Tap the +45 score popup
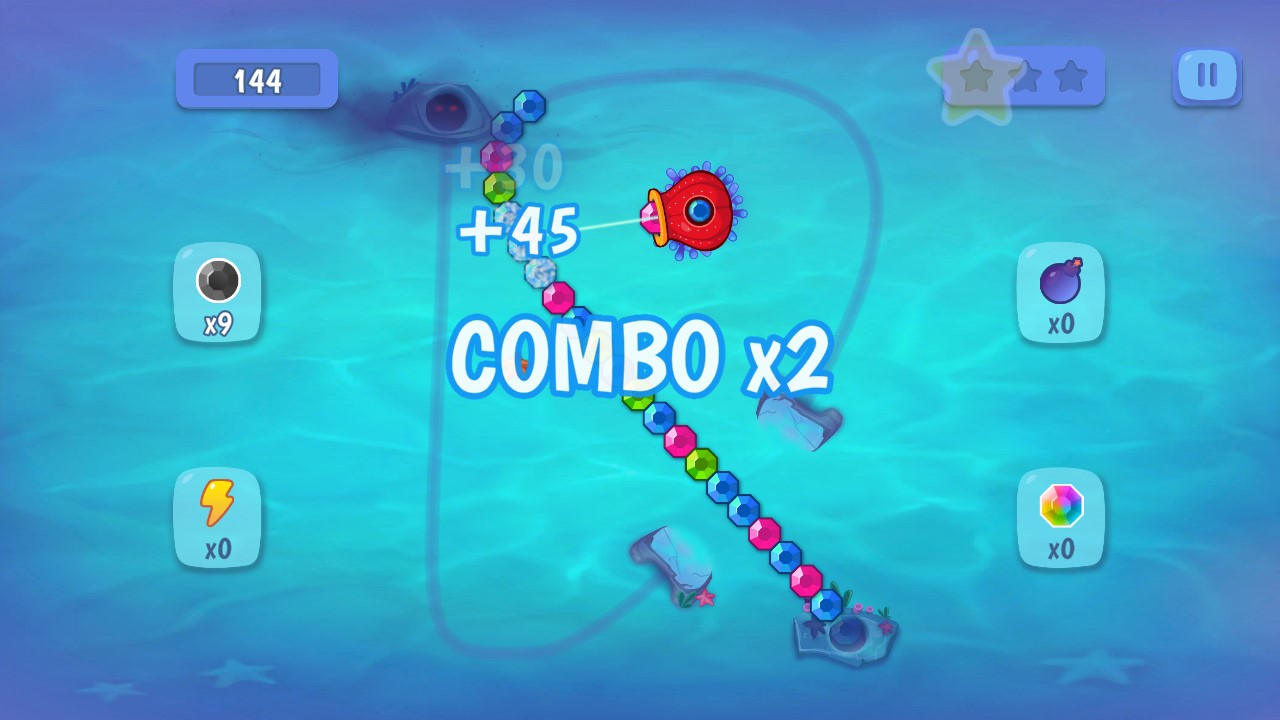The image size is (1280, 720). click(521, 228)
